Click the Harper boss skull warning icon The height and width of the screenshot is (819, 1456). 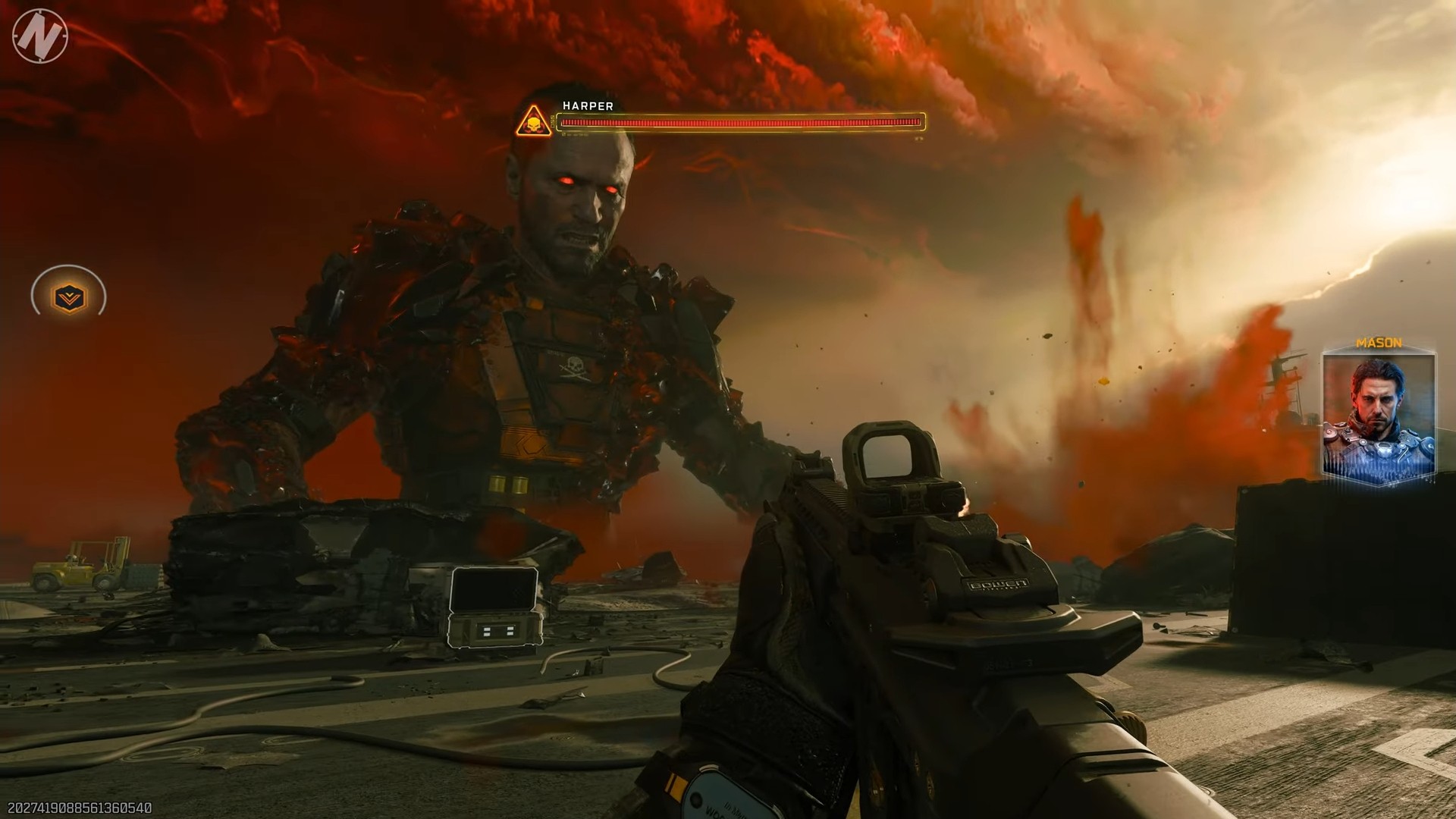(534, 122)
